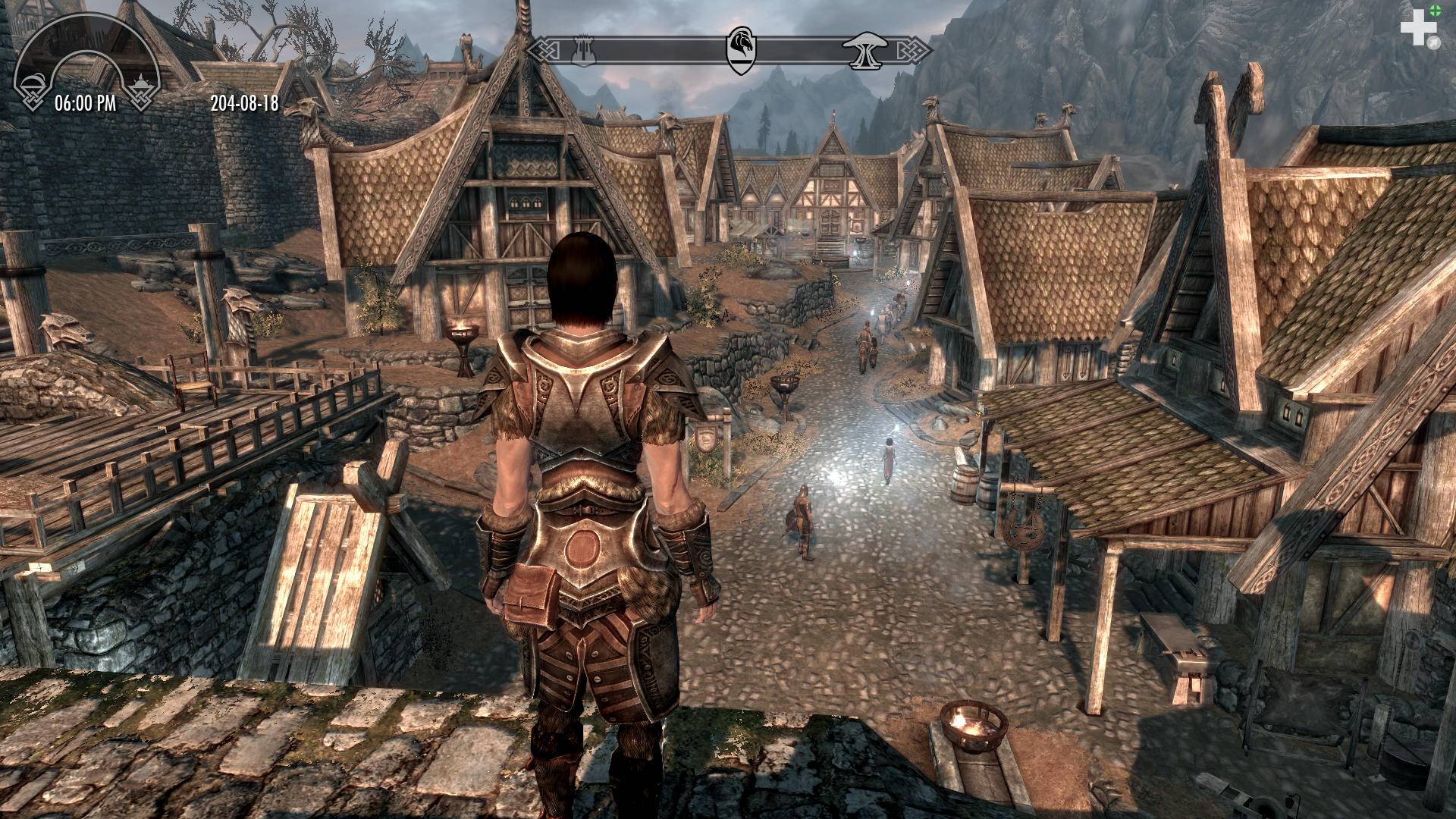Click the setting-sun icon left of the clock
The image size is (1456, 819).
click(x=30, y=82)
